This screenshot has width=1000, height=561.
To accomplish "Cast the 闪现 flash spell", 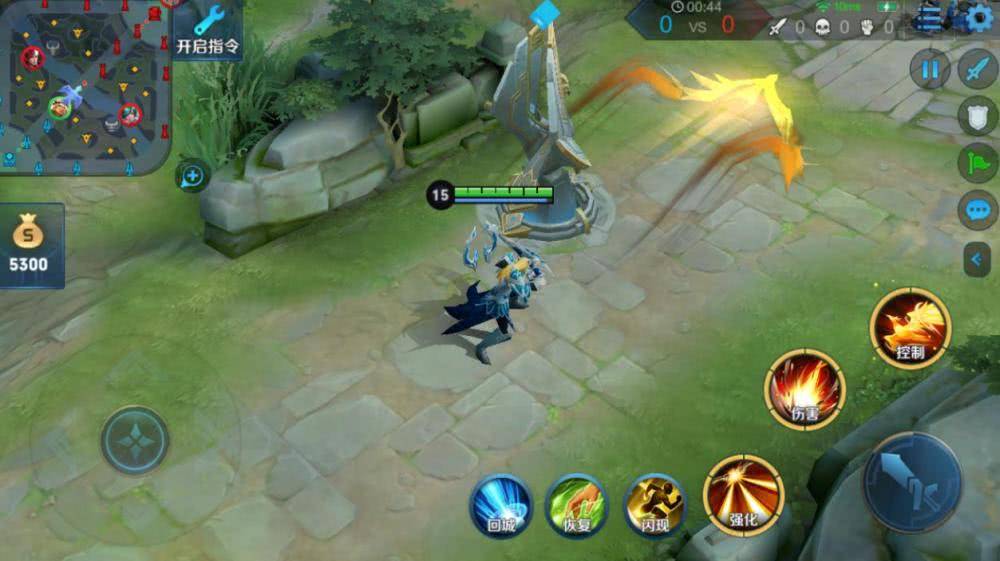I will 655,505.
